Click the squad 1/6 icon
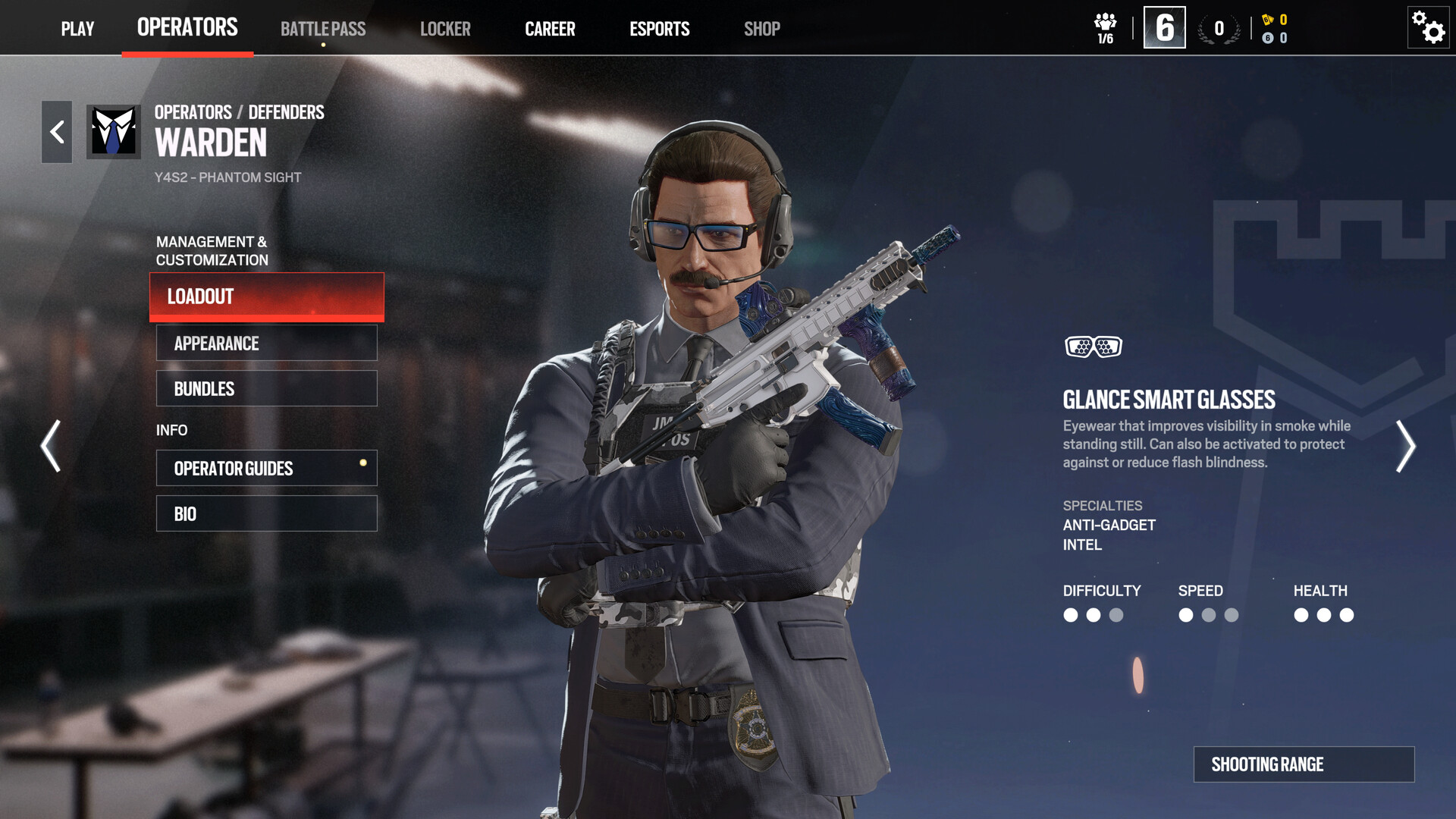 [1105, 27]
